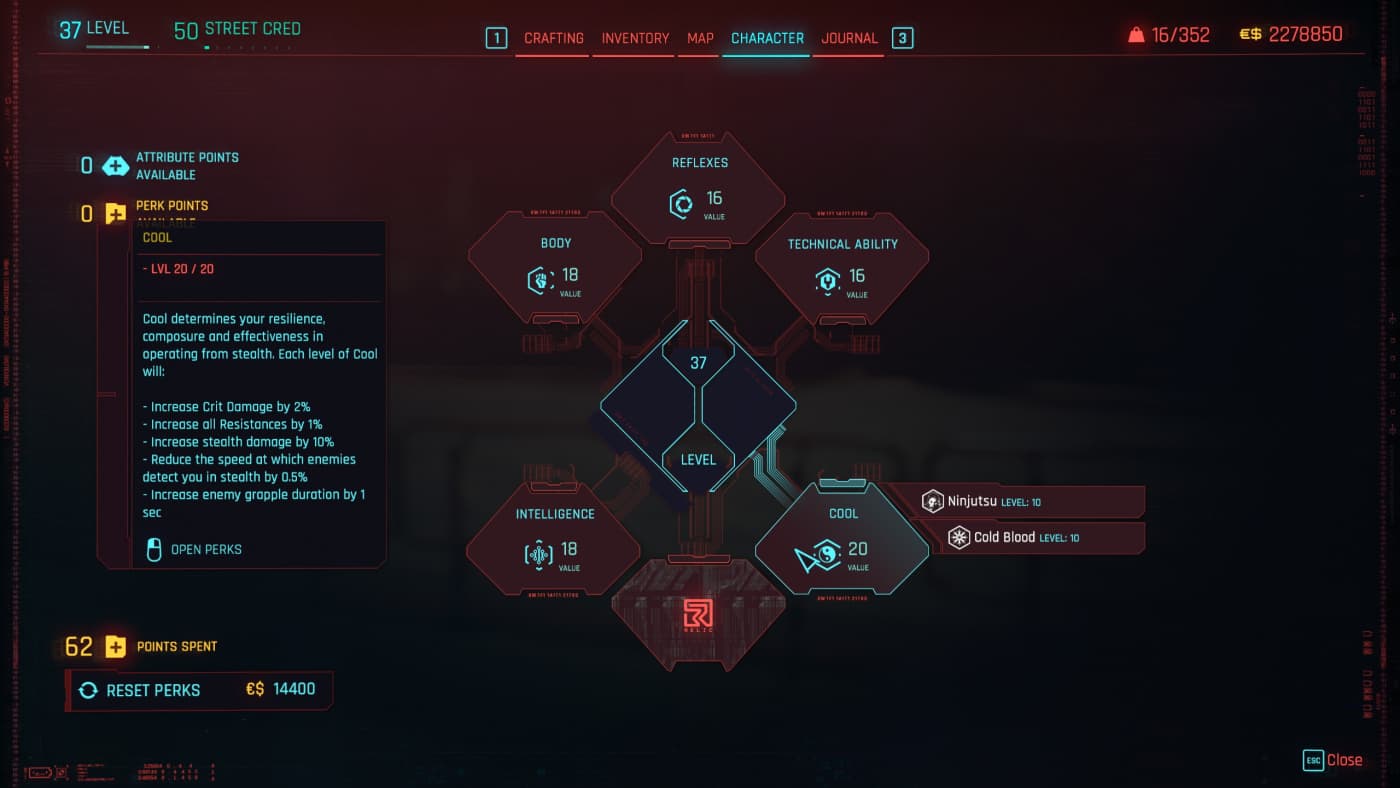Select the Character tab
The height and width of the screenshot is (788, 1400).
[767, 38]
